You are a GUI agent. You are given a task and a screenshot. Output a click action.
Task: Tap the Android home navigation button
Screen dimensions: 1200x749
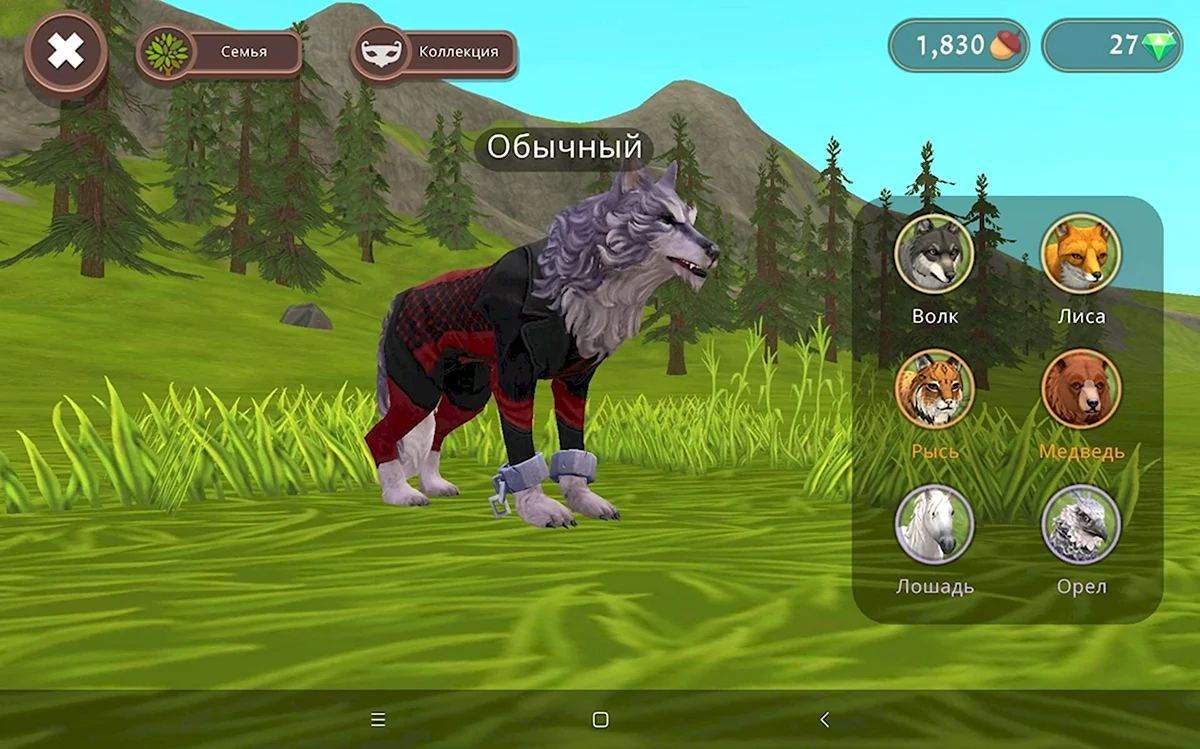point(600,719)
